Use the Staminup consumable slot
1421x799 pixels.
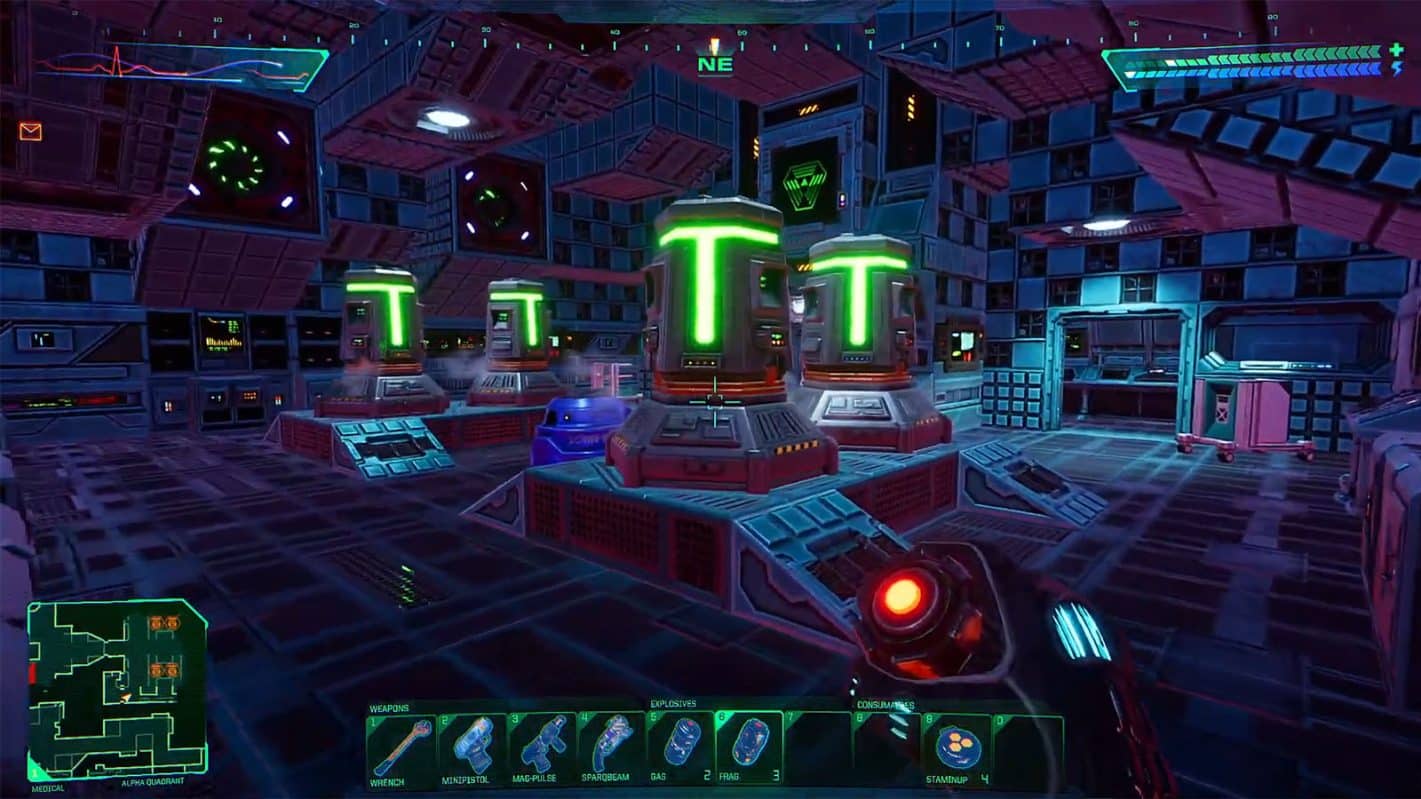(956, 747)
